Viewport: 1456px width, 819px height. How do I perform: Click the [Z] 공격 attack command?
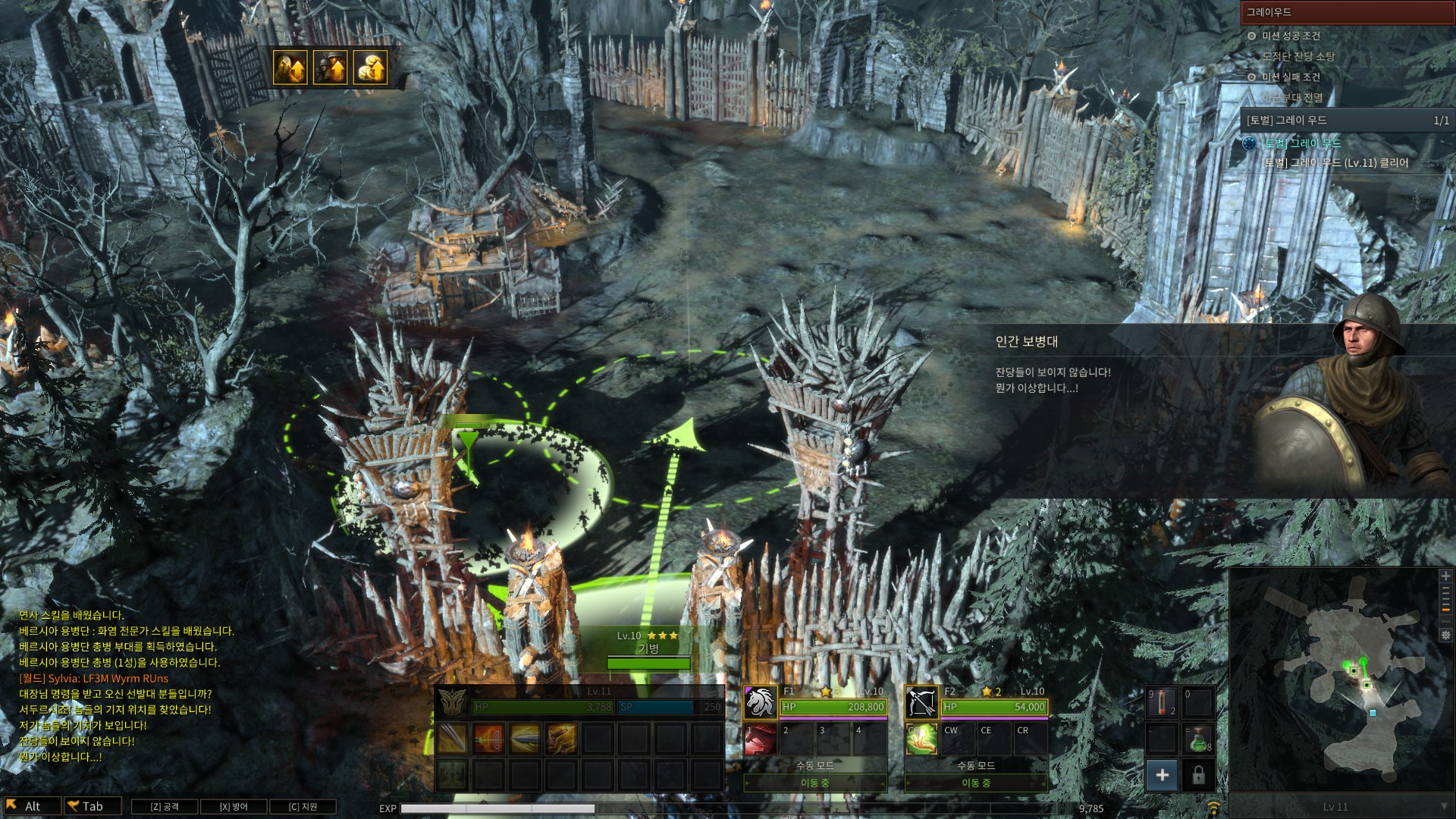point(165,806)
